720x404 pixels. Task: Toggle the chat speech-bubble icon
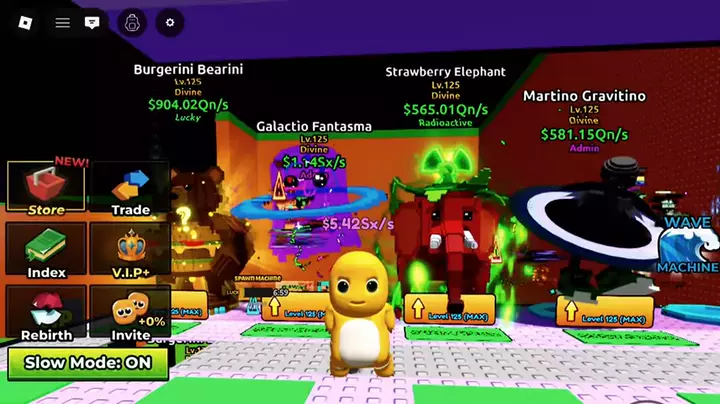click(92, 22)
